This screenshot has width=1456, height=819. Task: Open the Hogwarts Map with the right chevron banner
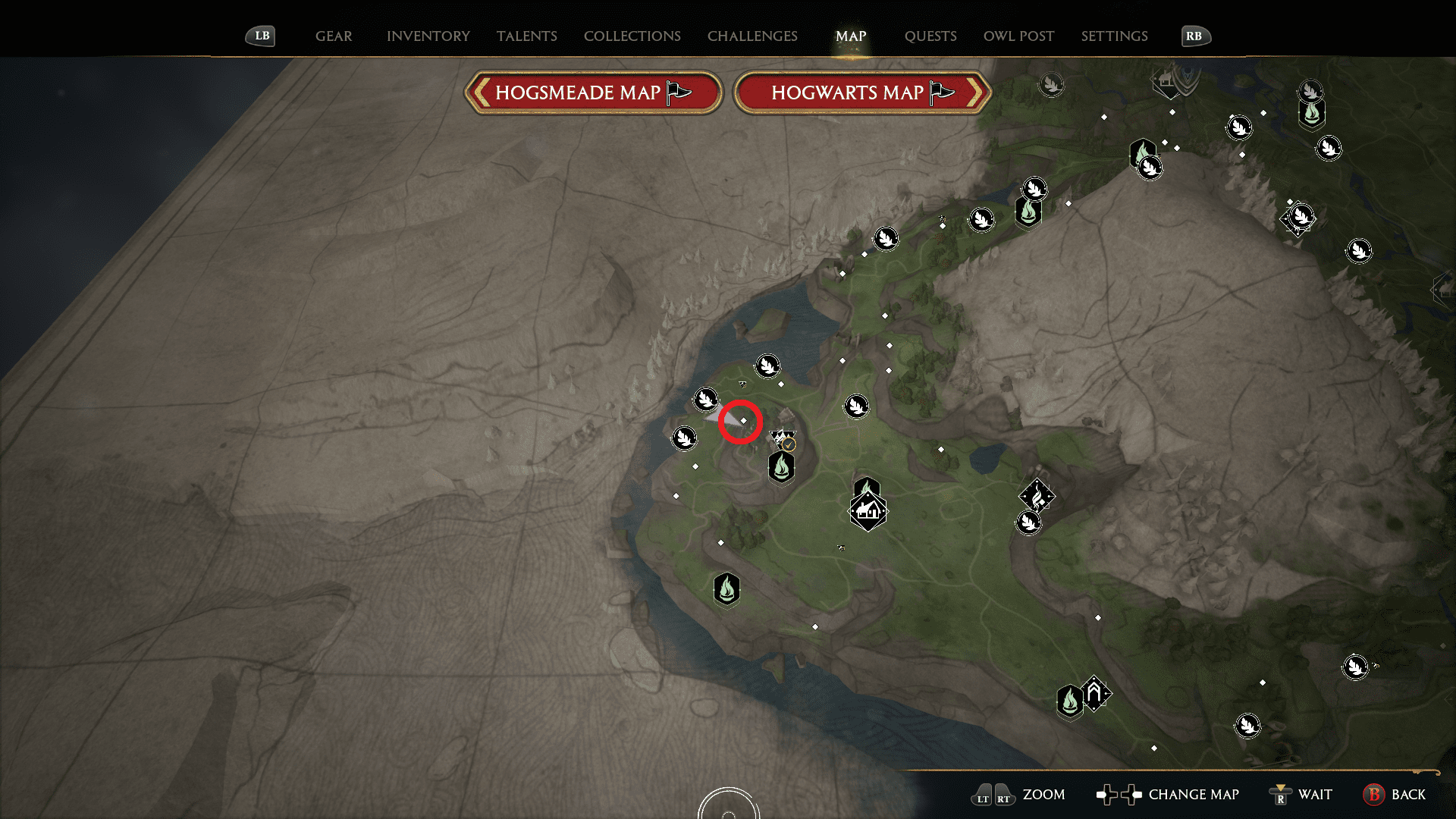[863, 92]
